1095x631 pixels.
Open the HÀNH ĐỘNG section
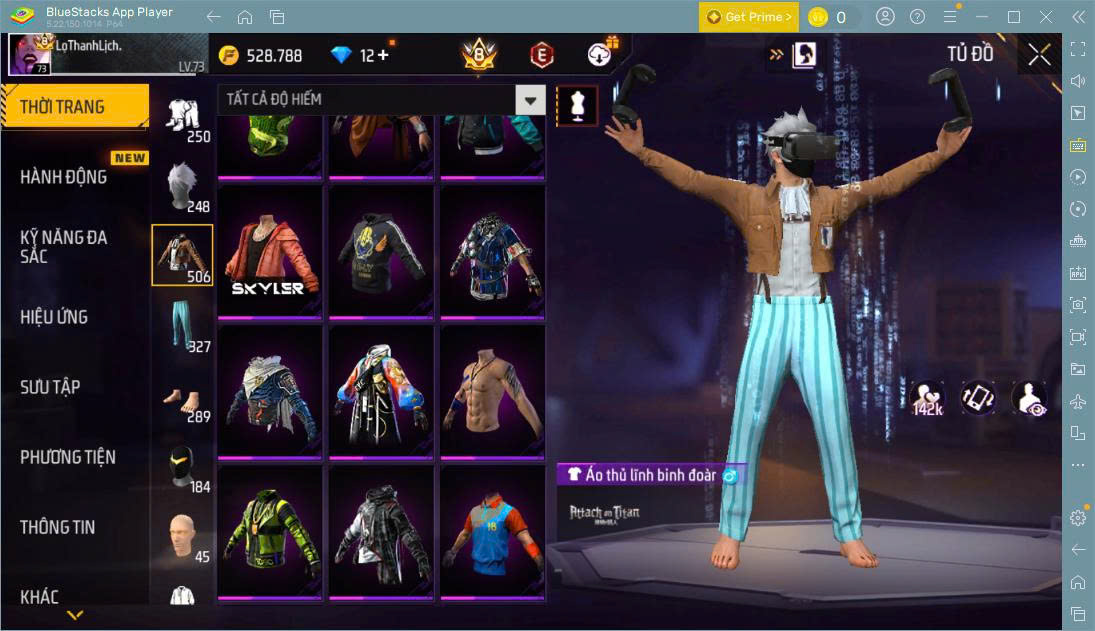64,177
